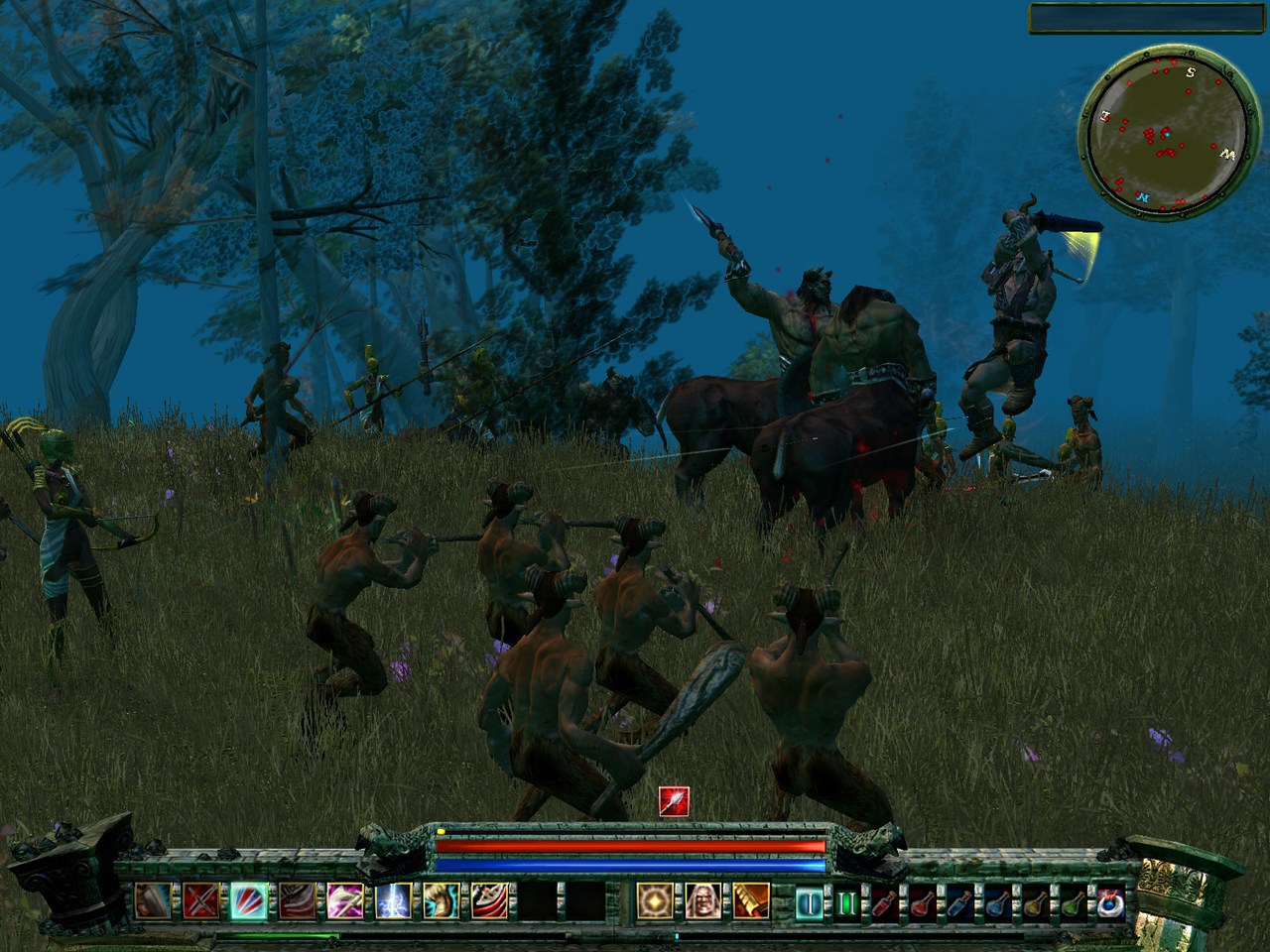The width and height of the screenshot is (1270, 952).
Task: Select the highlighted red and blue spikes skill
Action: click(248, 900)
